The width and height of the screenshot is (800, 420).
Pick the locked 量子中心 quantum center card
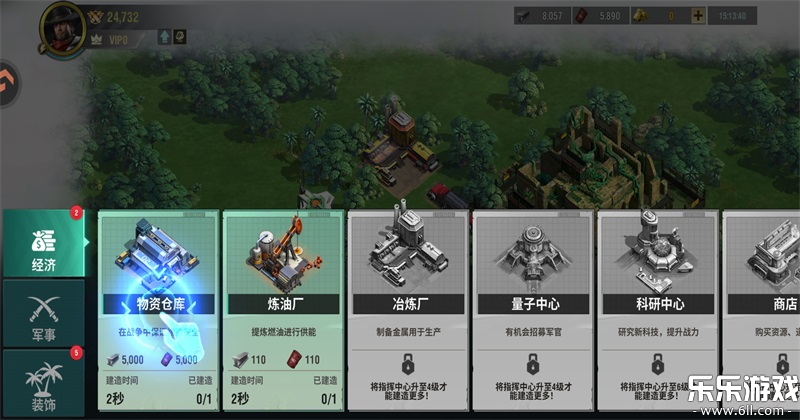tap(533, 300)
